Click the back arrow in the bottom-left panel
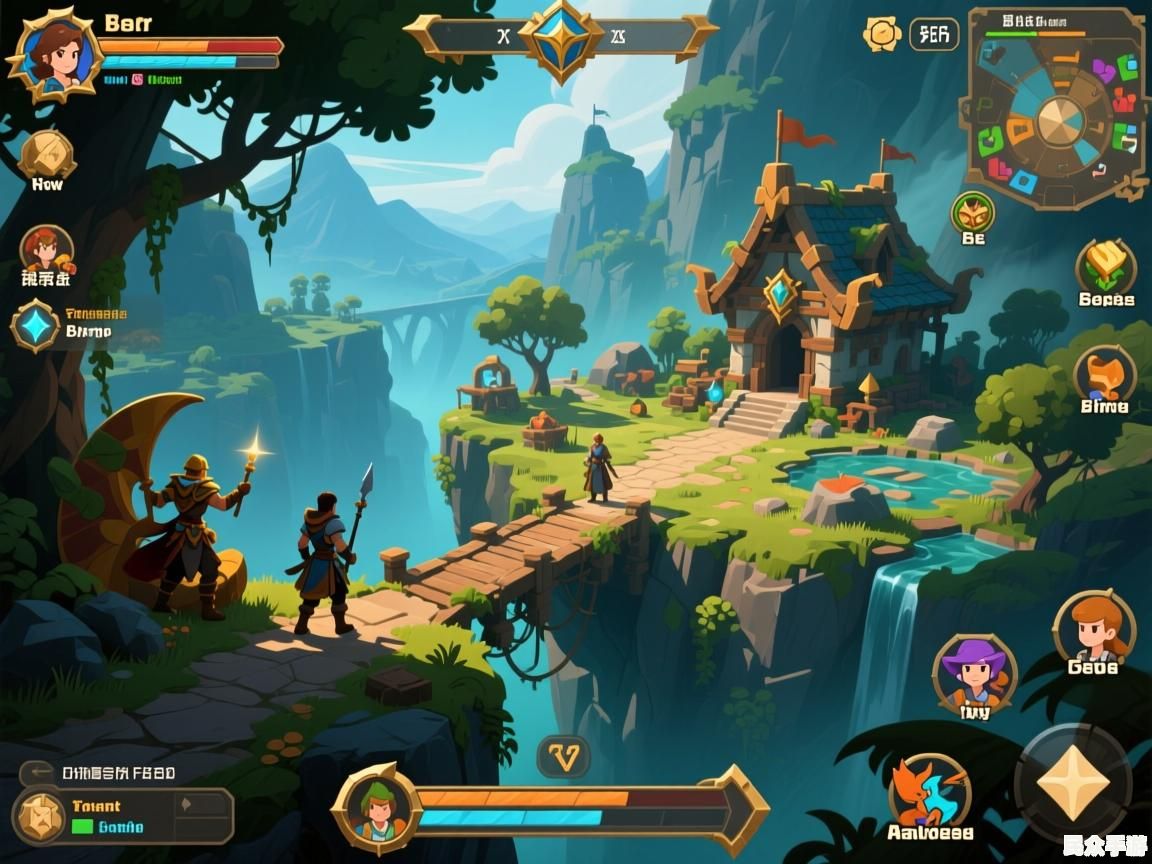Image resolution: width=1152 pixels, height=864 pixels. (x=39, y=771)
